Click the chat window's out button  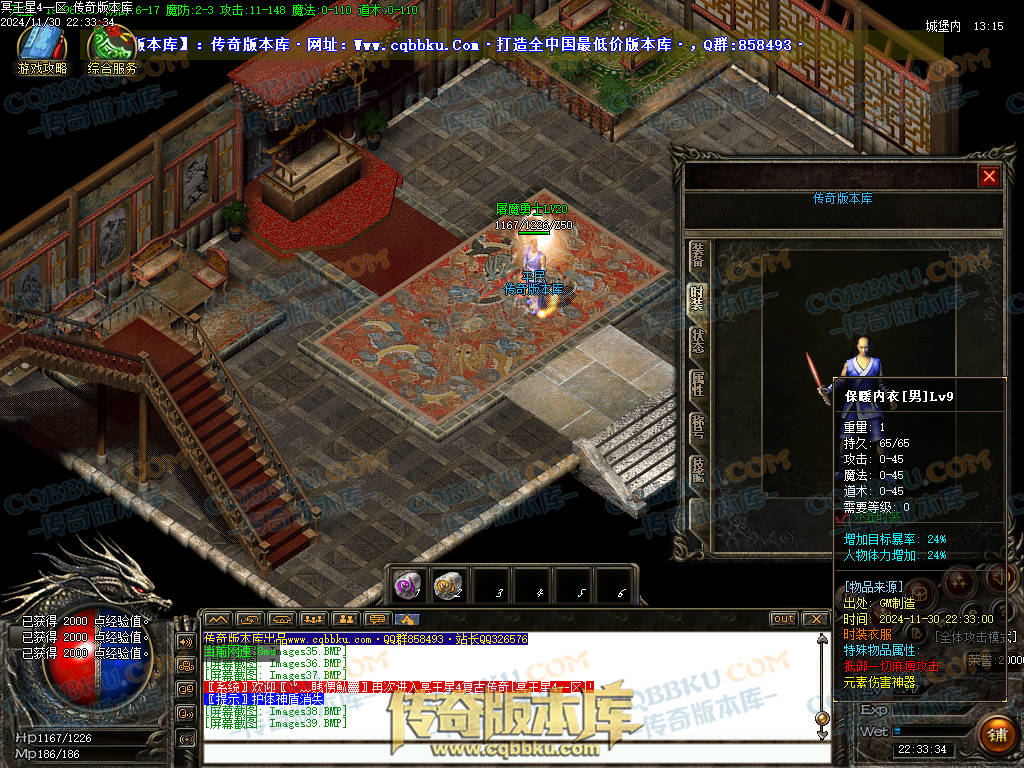[783, 619]
